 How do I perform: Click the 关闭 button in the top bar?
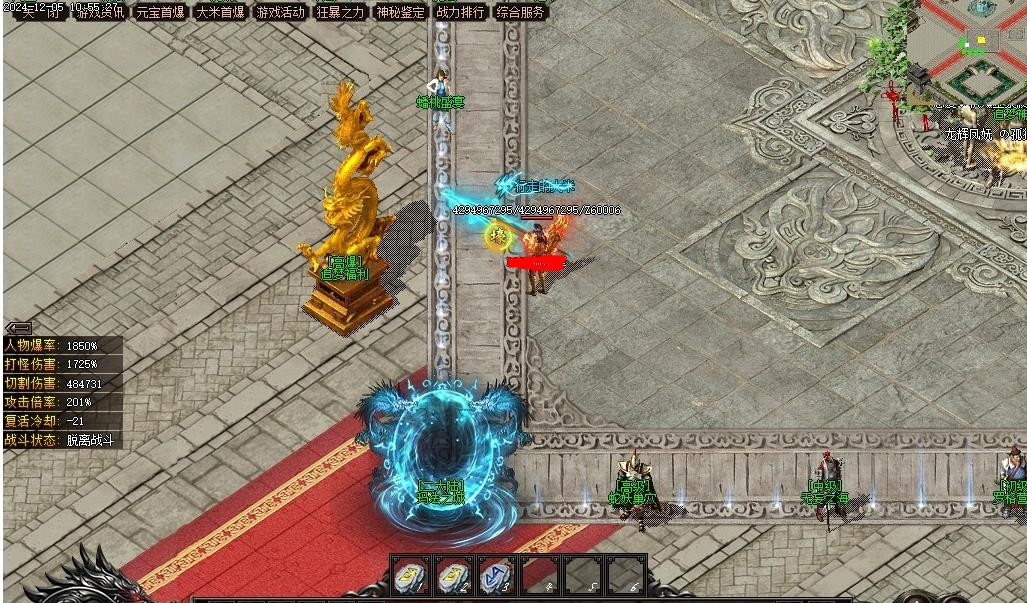[x=42, y=12]
